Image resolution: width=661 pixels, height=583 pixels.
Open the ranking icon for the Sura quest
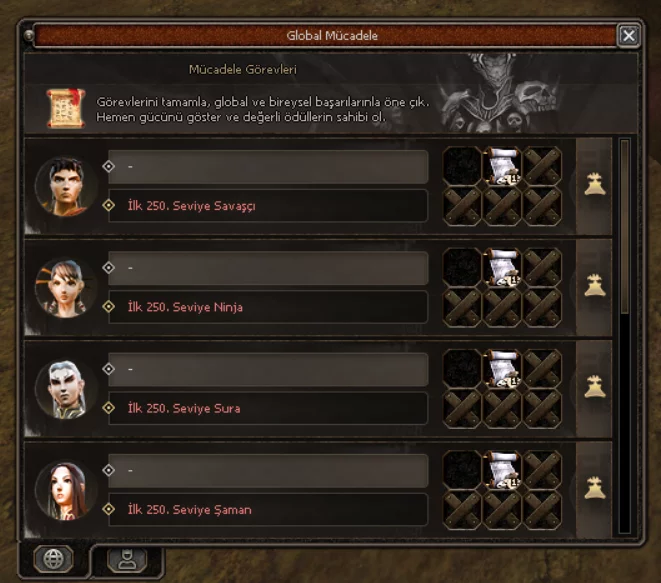point(595,387)
